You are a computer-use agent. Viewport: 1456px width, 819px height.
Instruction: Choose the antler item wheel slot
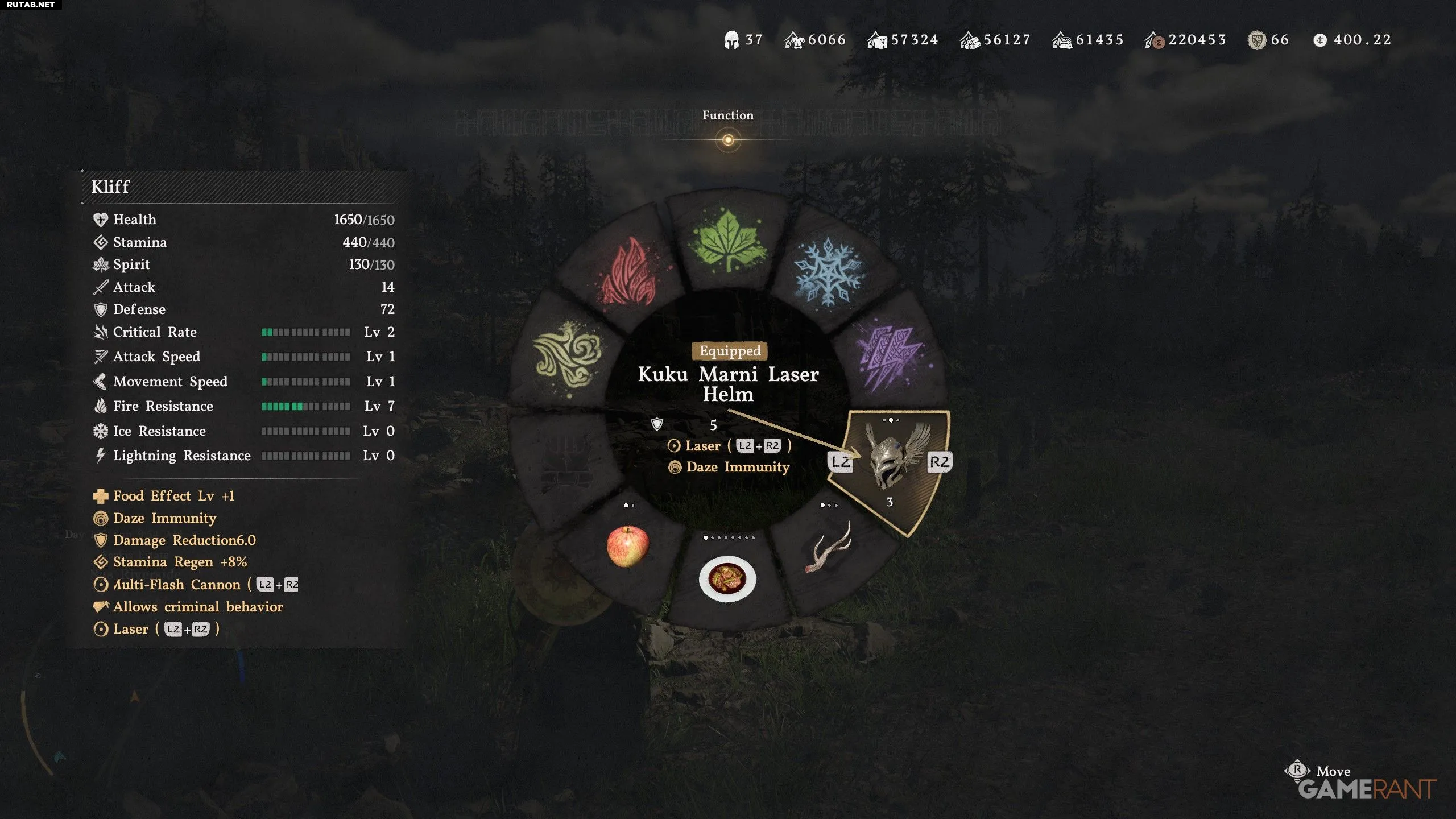(828, 547)
